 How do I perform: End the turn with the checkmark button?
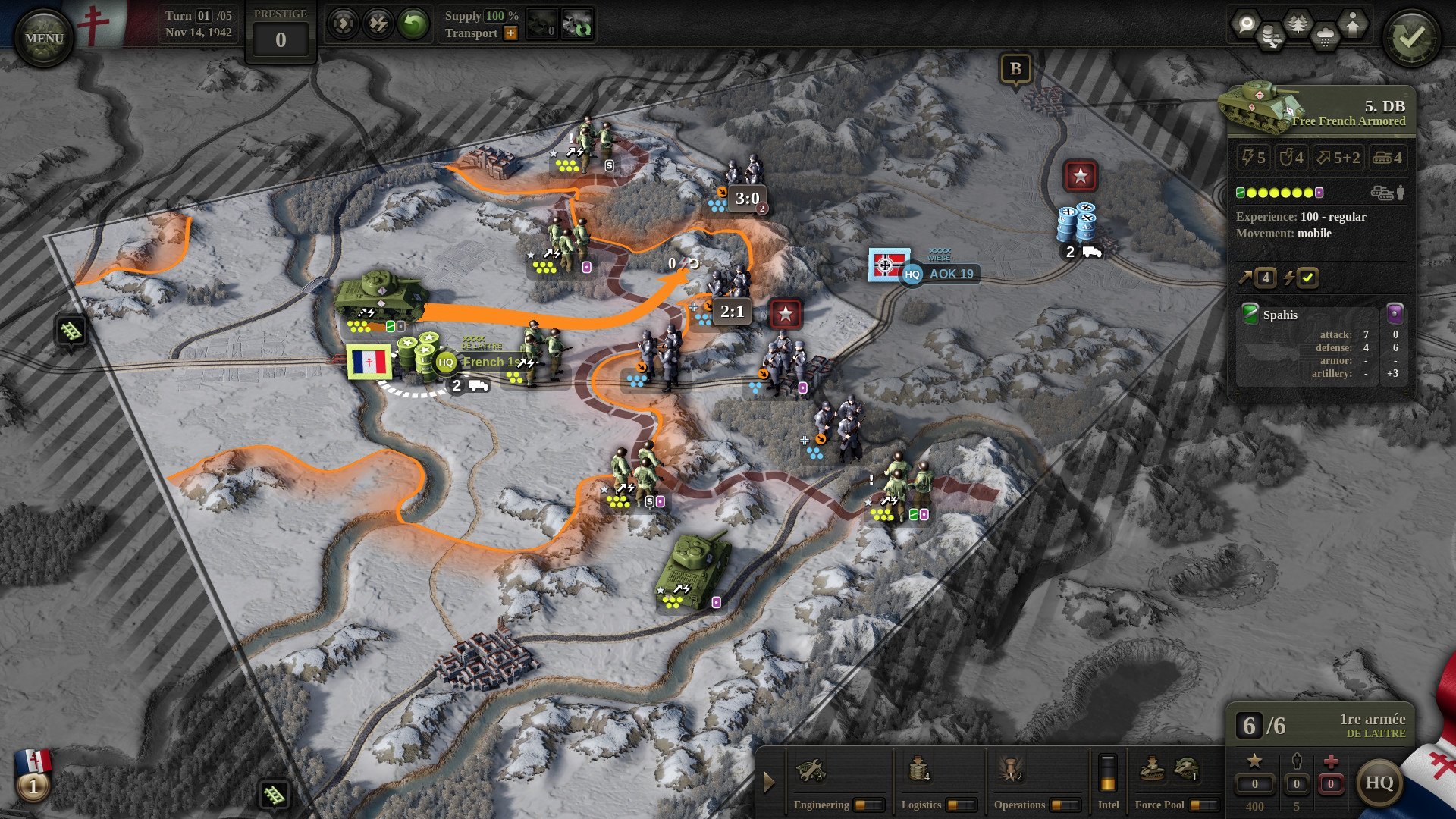pyautogui.click(x=1410, y=38)
